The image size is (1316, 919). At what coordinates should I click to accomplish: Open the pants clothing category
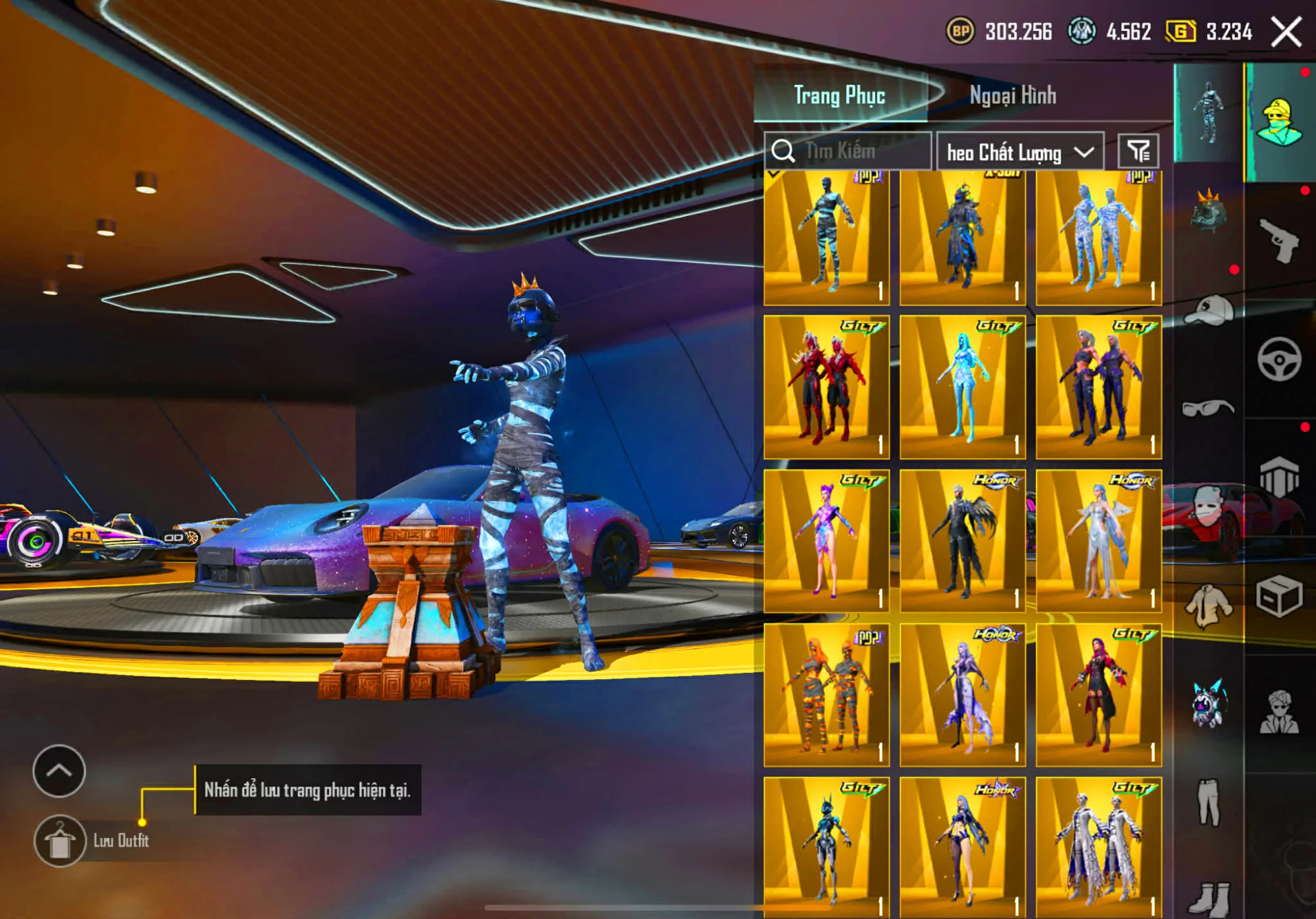[x=1208, y=802]
